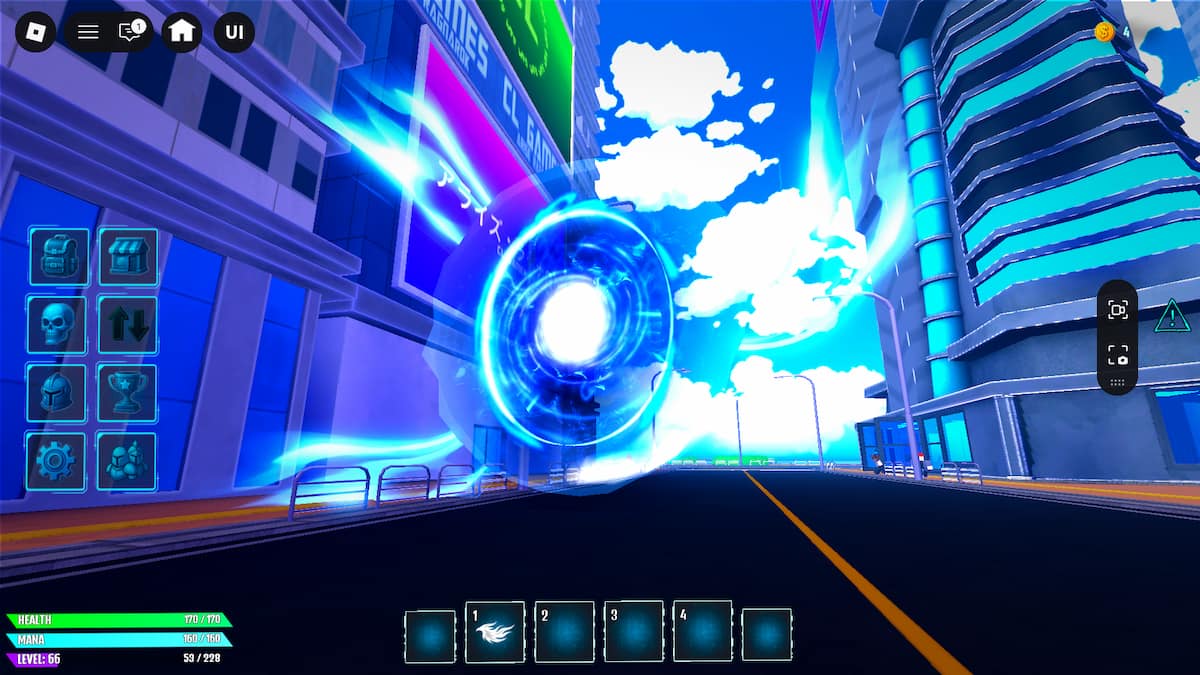The height and width of the screenshot is (675, 1200).
Task: Open the backpack inventory icon
Action: click(x=59, y=257)
